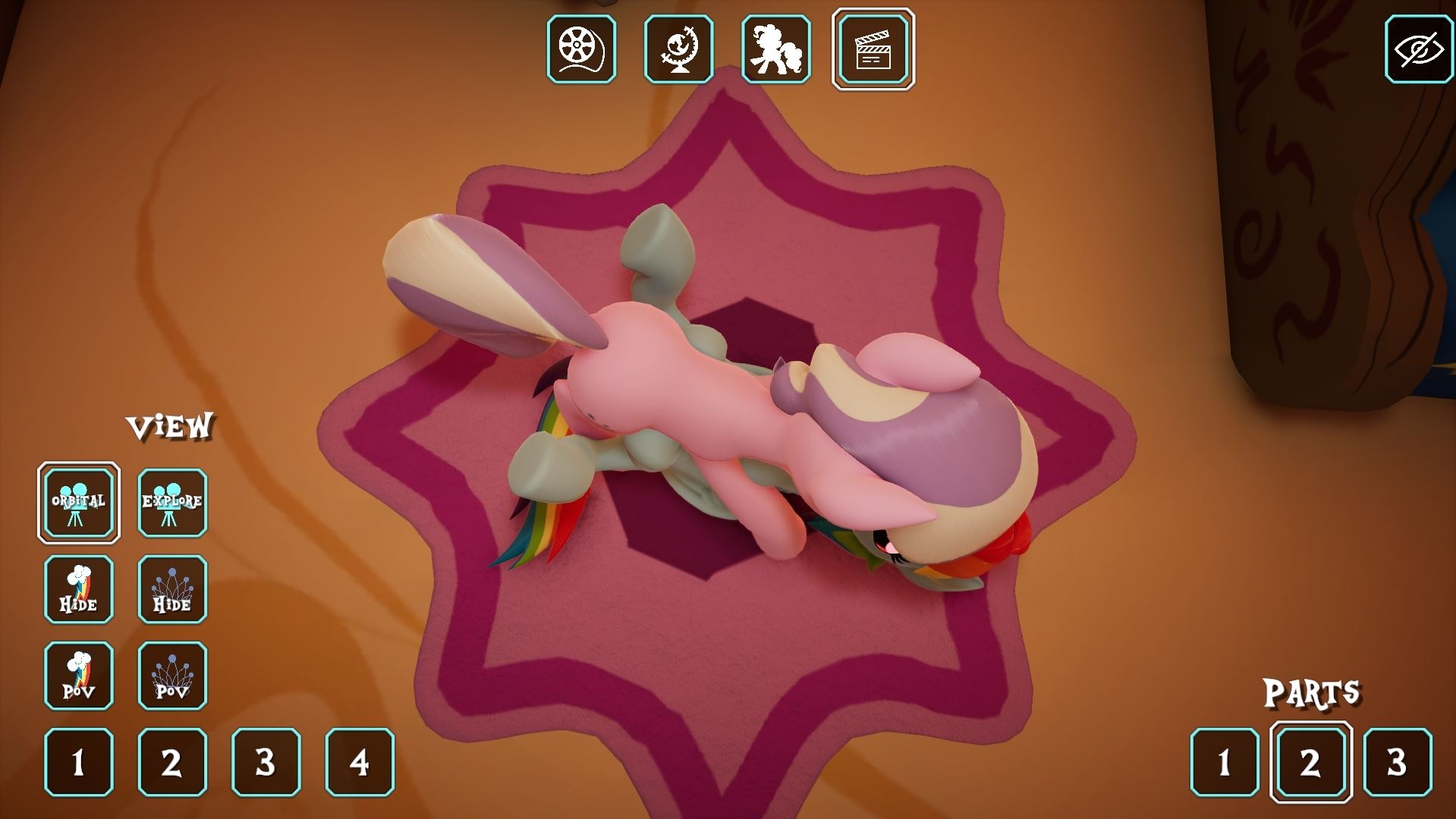Hide the crown mark character

172,589
